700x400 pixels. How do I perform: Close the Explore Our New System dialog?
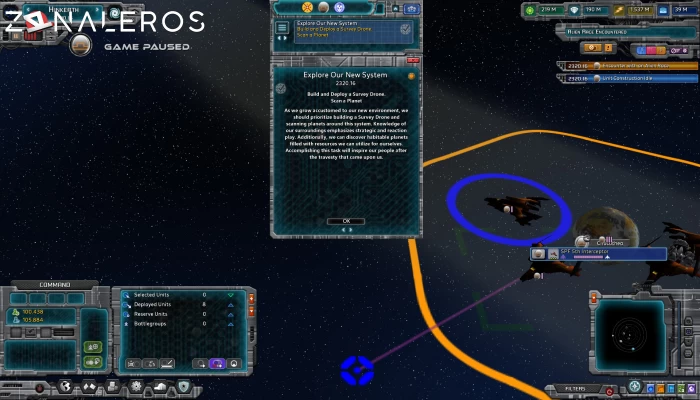pyautogui.click(x=412, y=60)
